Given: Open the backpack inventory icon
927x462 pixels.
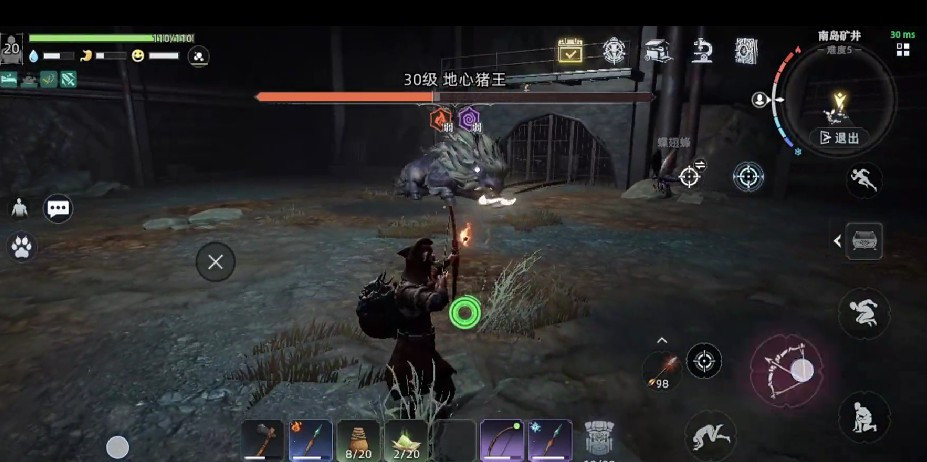Looking at the screenshot, I should [599, 440].
